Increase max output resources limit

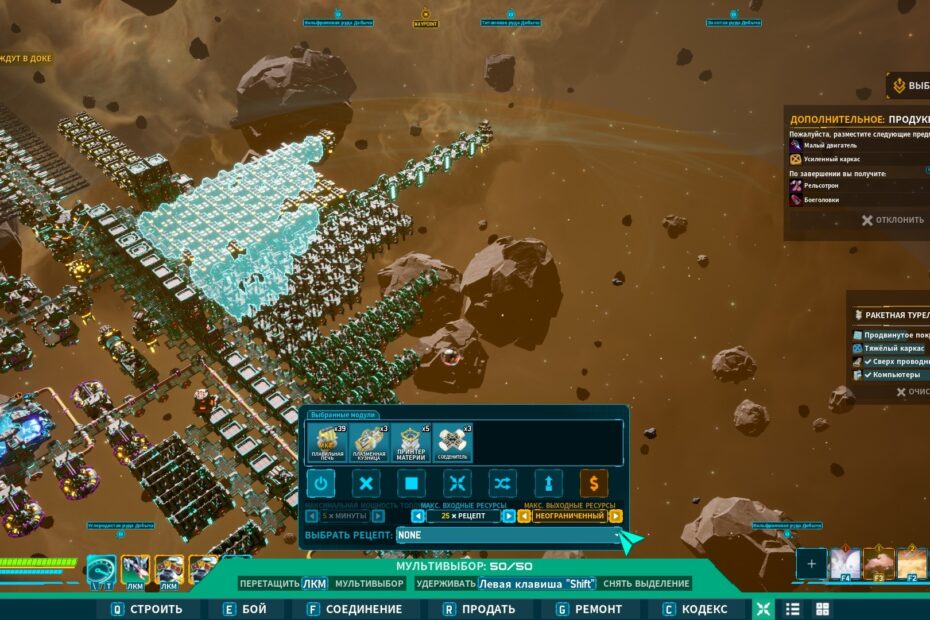coord(616,516)
